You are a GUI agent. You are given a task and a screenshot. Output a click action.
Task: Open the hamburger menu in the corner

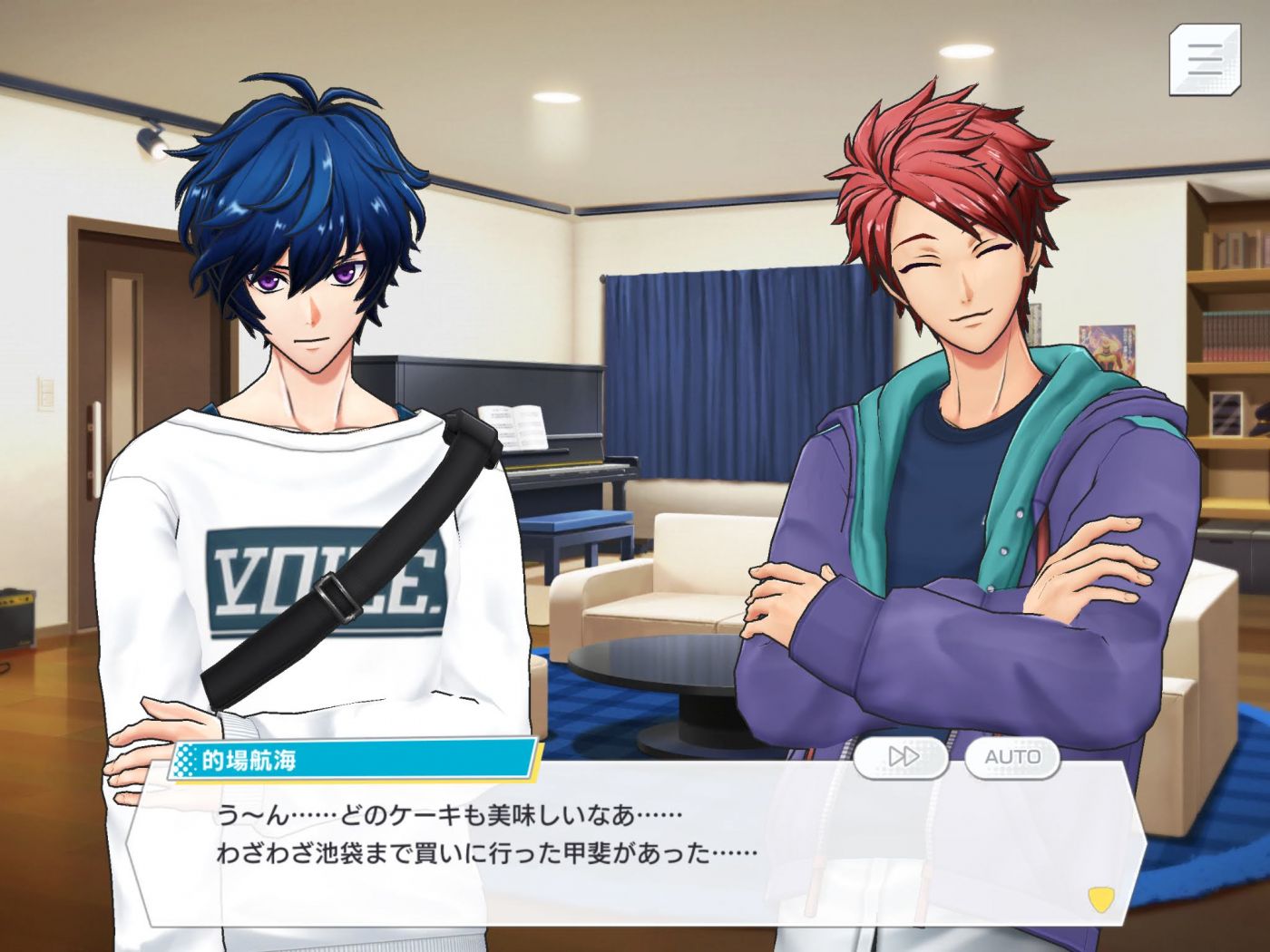tap(1204, 59)
